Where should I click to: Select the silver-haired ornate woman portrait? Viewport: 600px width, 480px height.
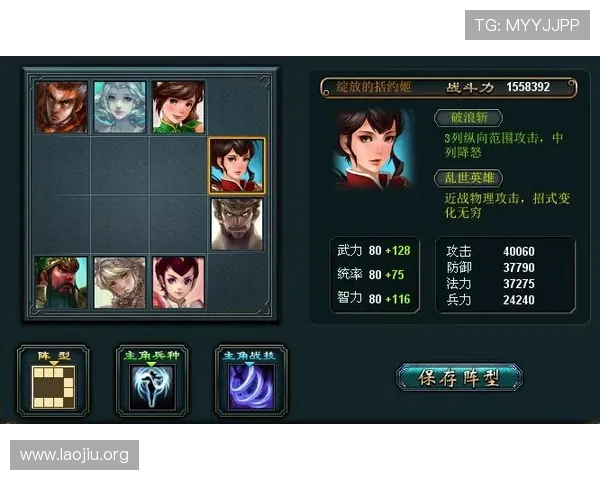[x=120, y=282]
